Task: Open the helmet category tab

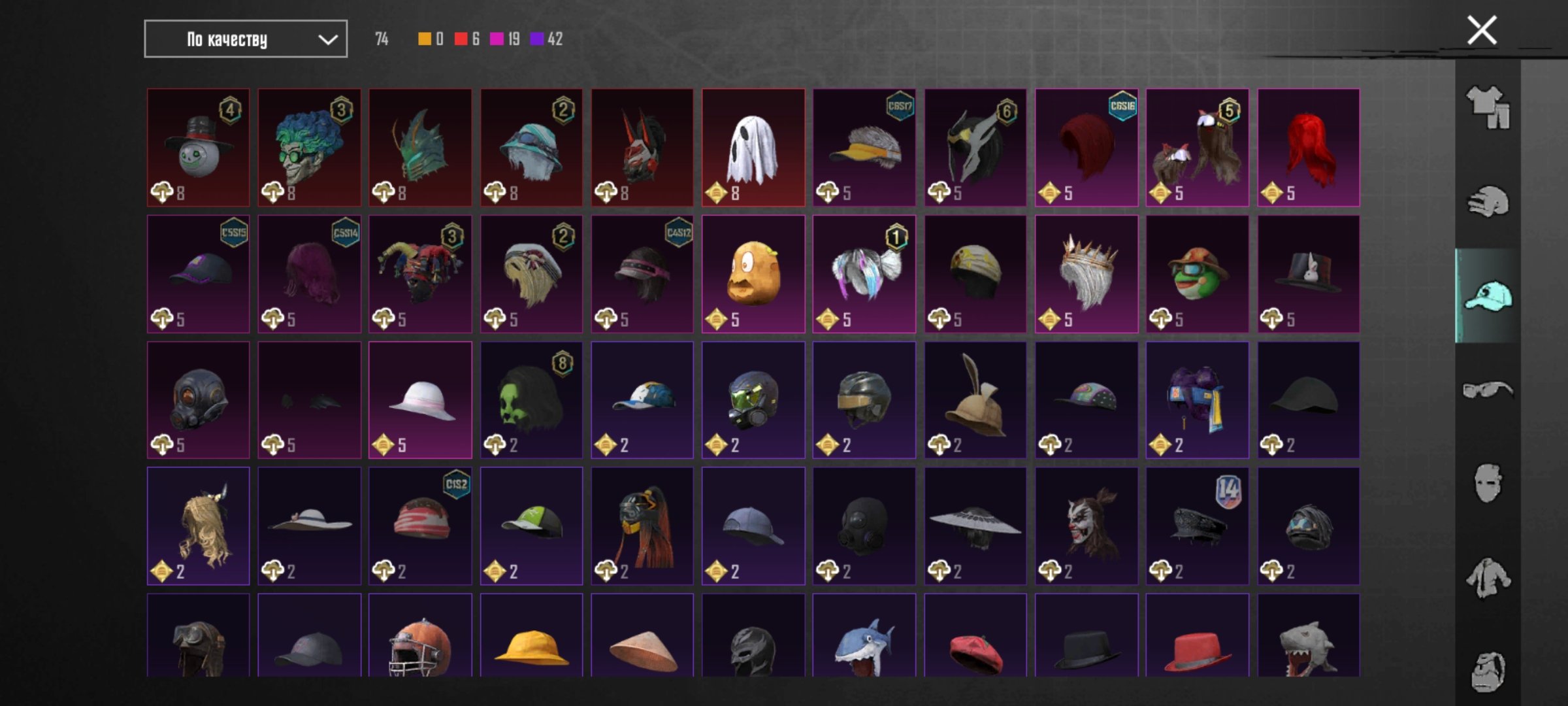Action: pos(1488,202)
